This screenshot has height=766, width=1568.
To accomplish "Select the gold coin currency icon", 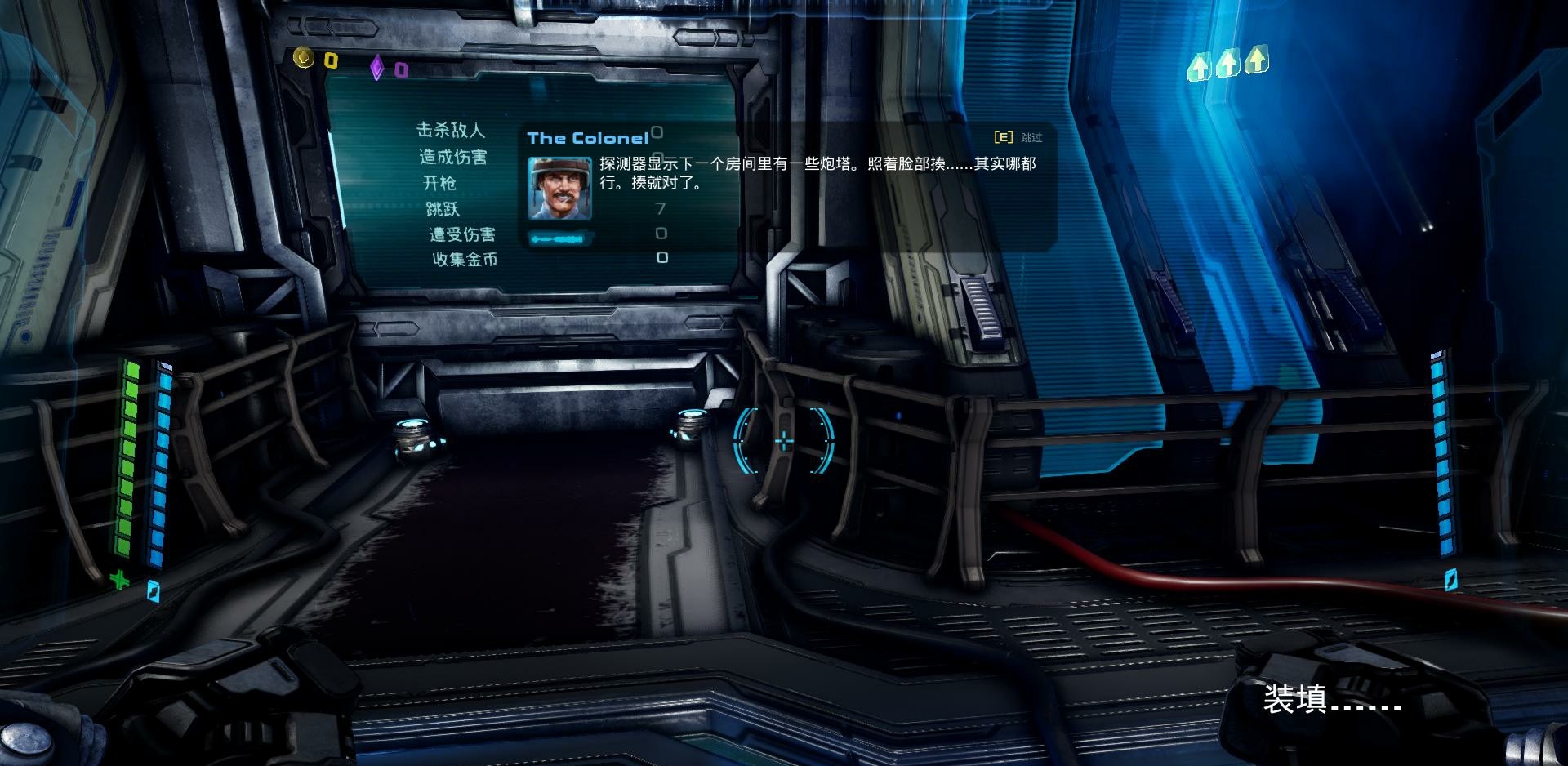I will [x=304, y=58].
